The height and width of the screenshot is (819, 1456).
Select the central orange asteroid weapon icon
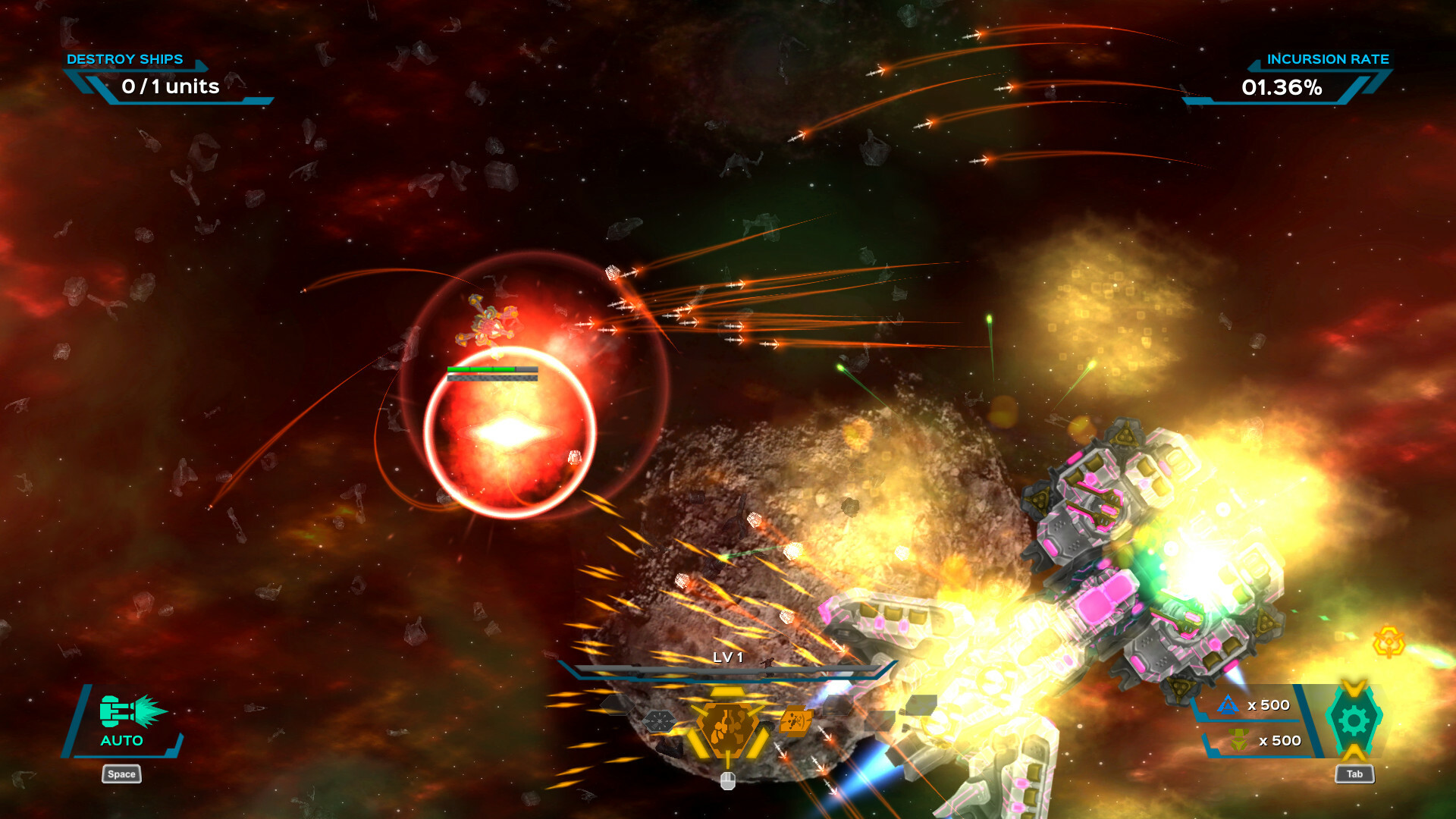727,727
